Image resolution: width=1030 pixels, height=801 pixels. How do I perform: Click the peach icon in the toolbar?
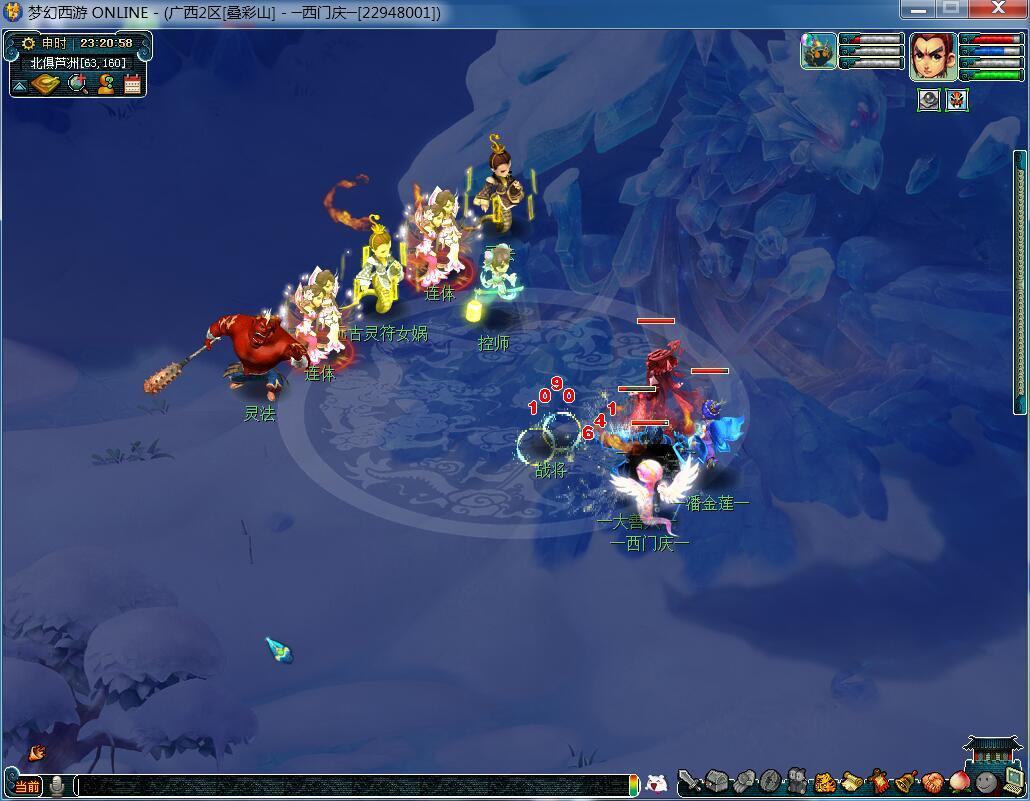(960, 782)
